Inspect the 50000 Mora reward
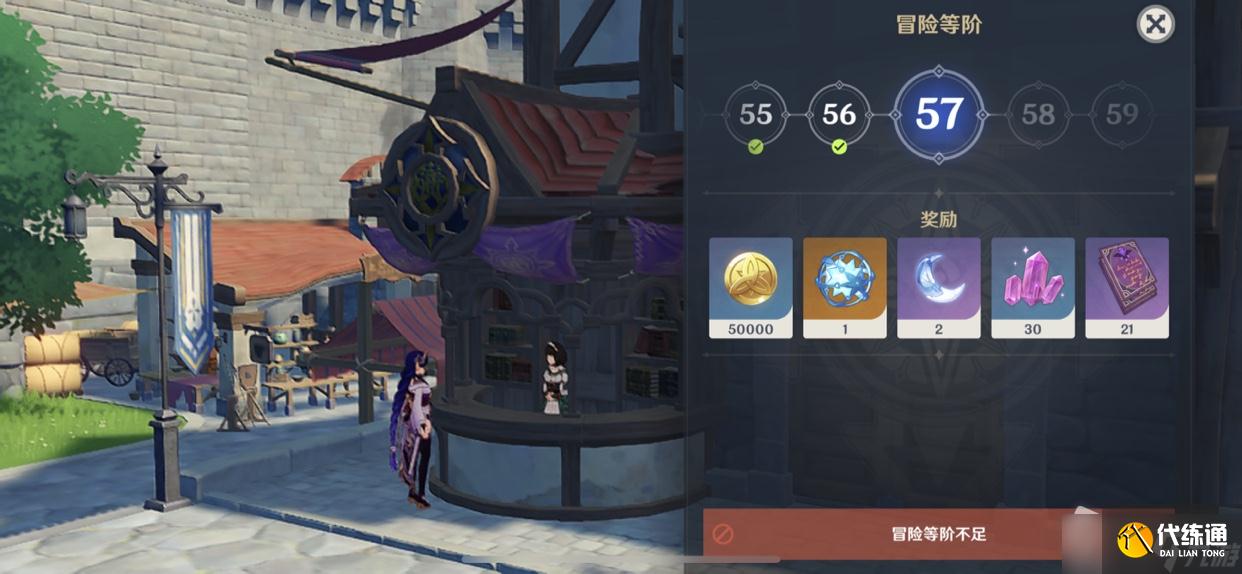The image size is (1242, 574). (751, 287)
